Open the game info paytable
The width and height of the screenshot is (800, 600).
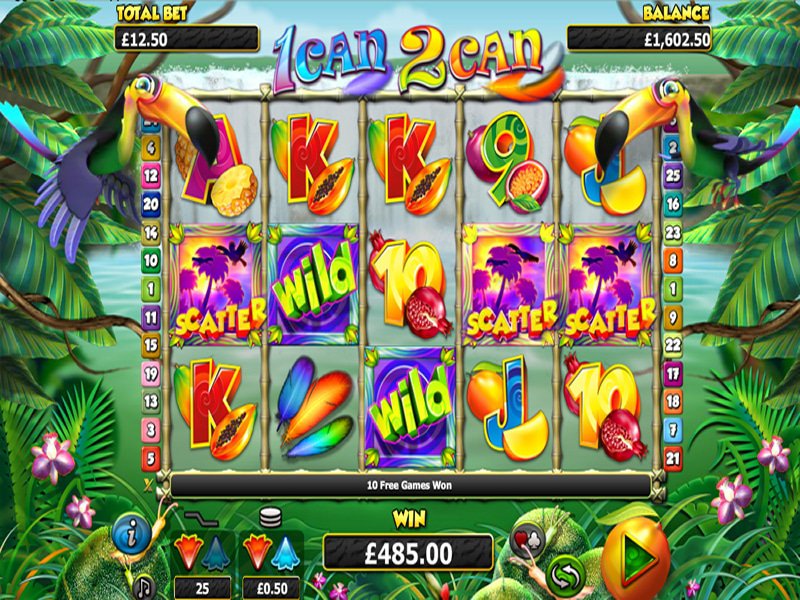[x=131, y=534]
